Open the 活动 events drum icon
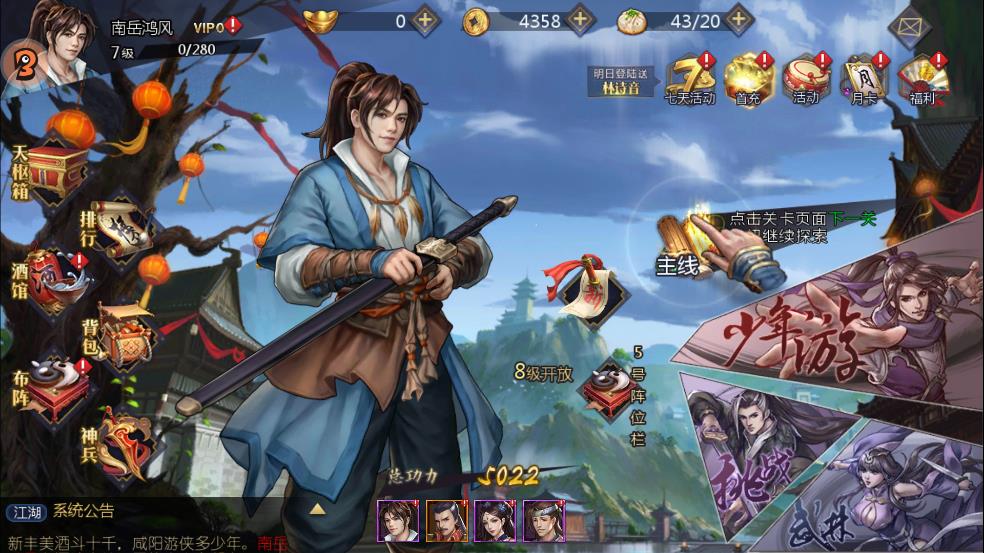Image resolution: width=984 pixels, height=553 pixels. tap(805, 78)
